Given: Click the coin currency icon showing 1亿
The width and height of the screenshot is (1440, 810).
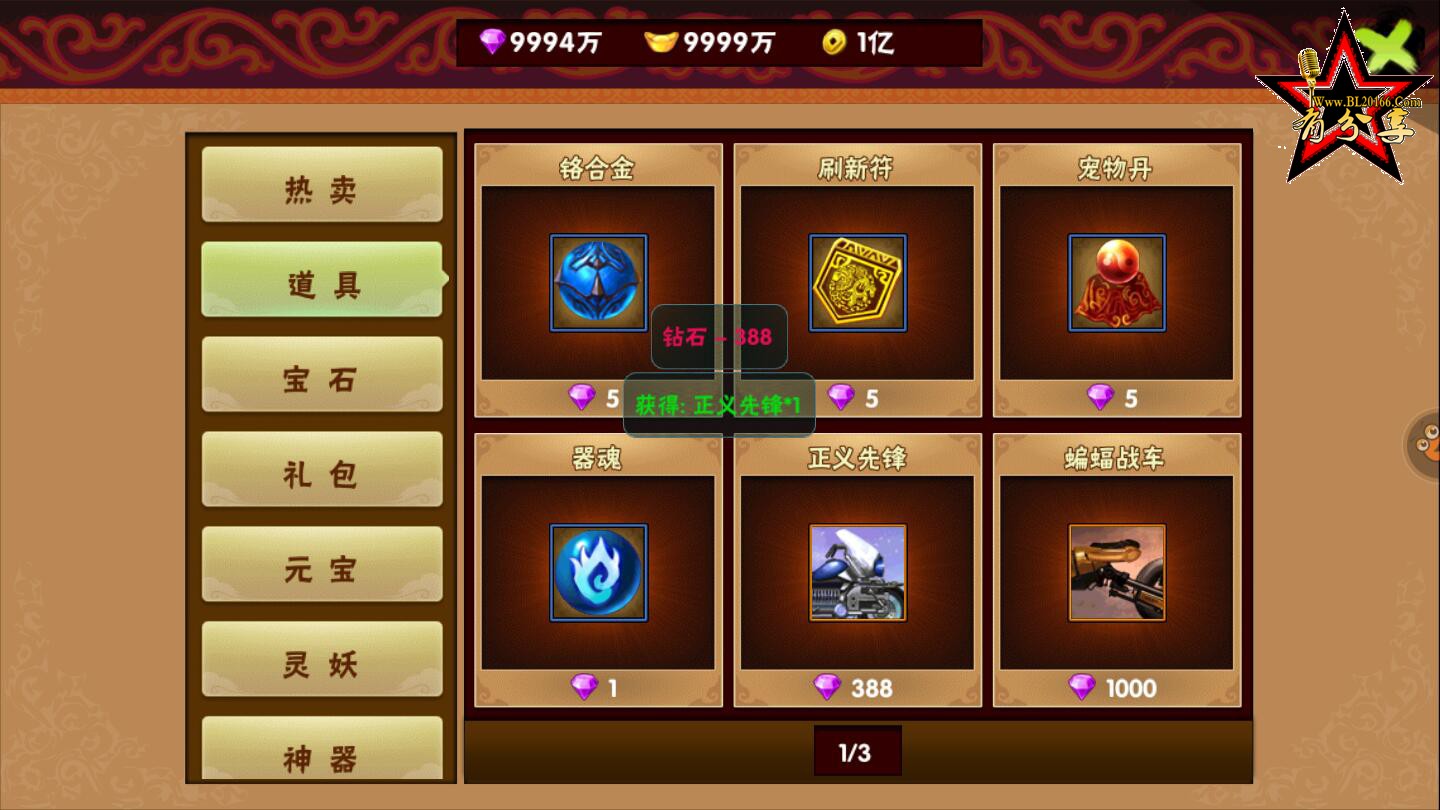Looking at the screenshot, I should [836, 42].
